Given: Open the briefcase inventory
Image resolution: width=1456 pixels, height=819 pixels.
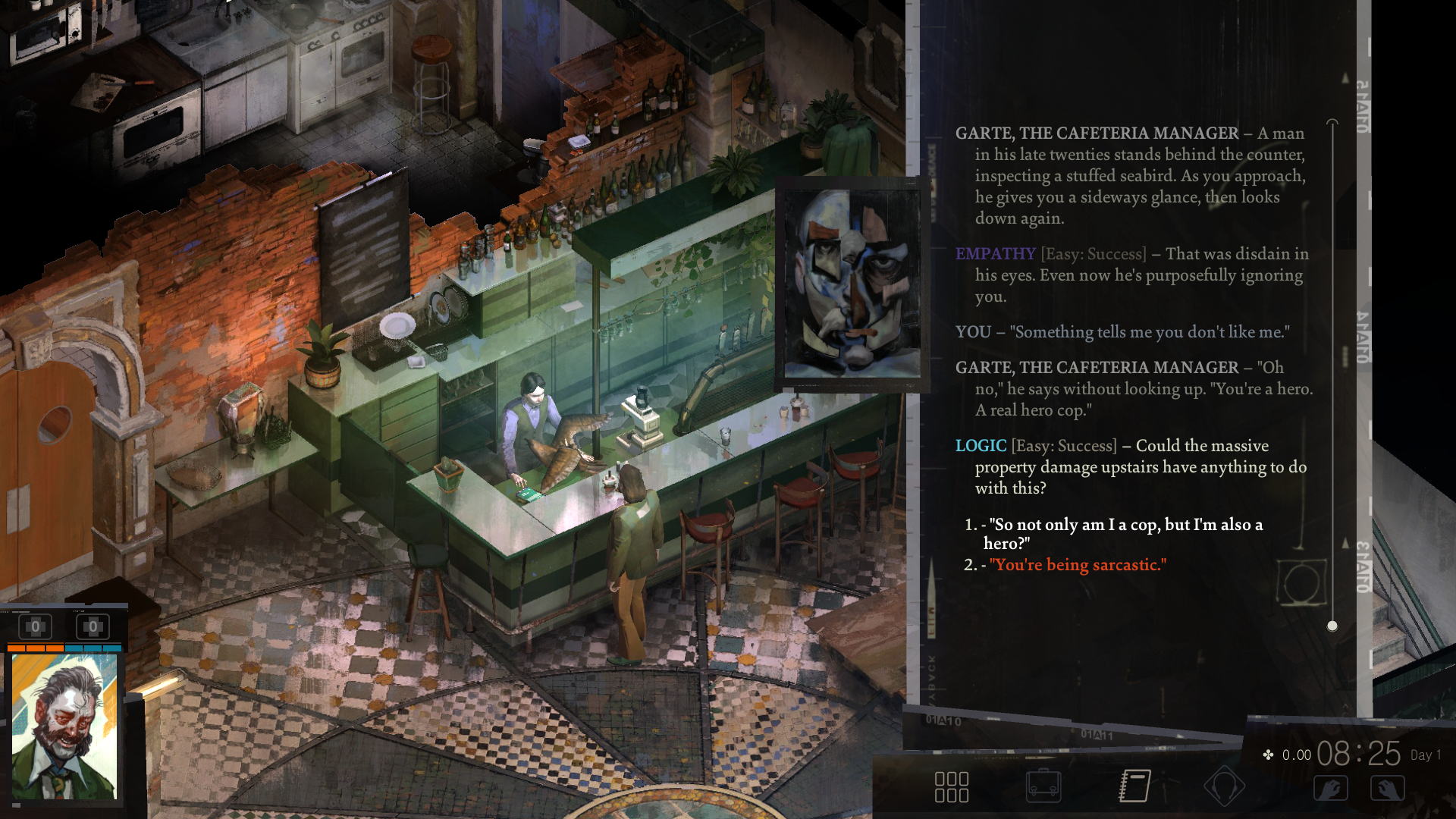Looking at the screenshot, I should (1043, 786).
